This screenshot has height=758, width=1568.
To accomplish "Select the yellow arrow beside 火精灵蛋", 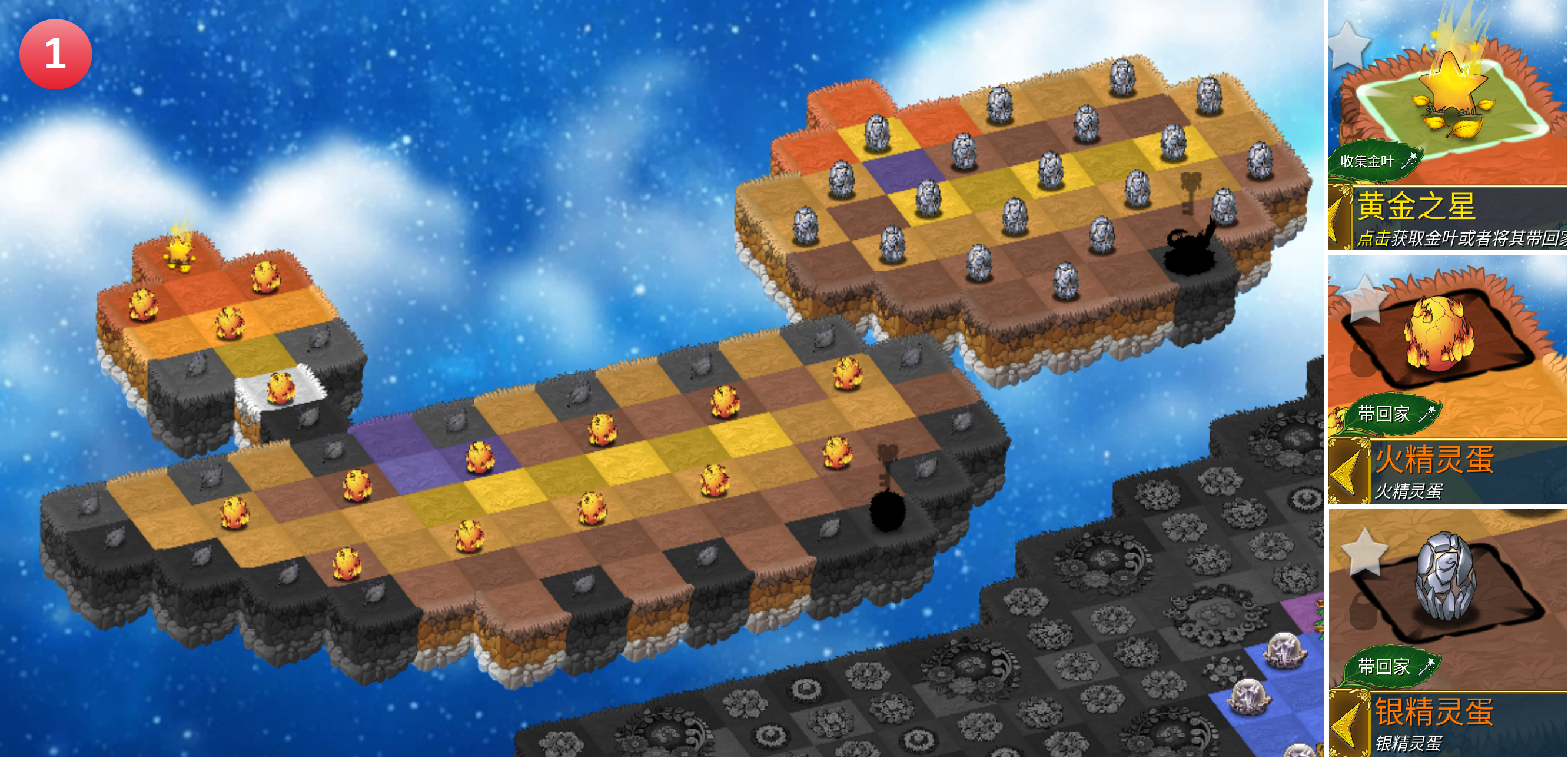I will [x=1345, y=472].
